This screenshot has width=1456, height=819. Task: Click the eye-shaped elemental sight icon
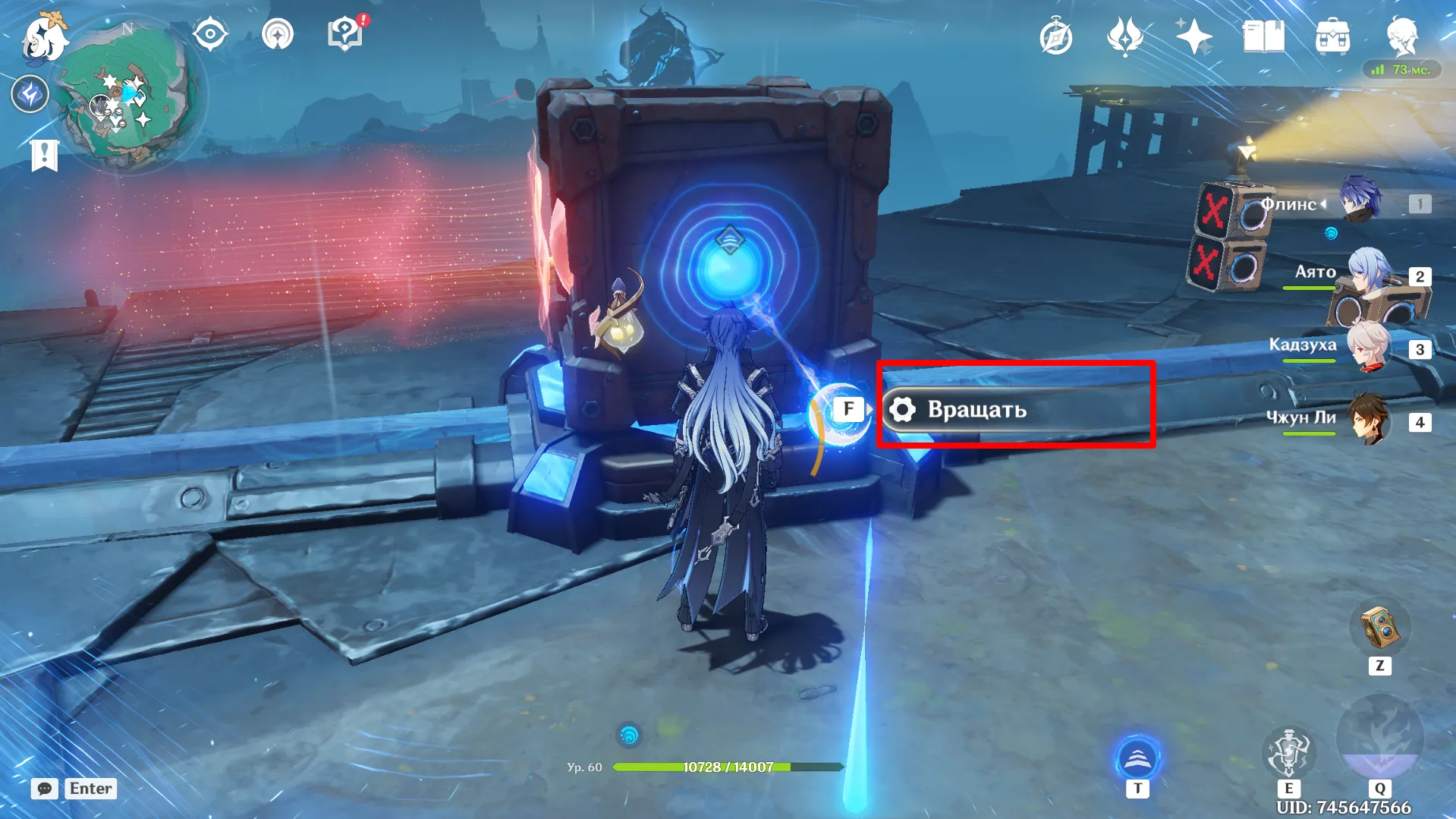(x=209, y=35)
